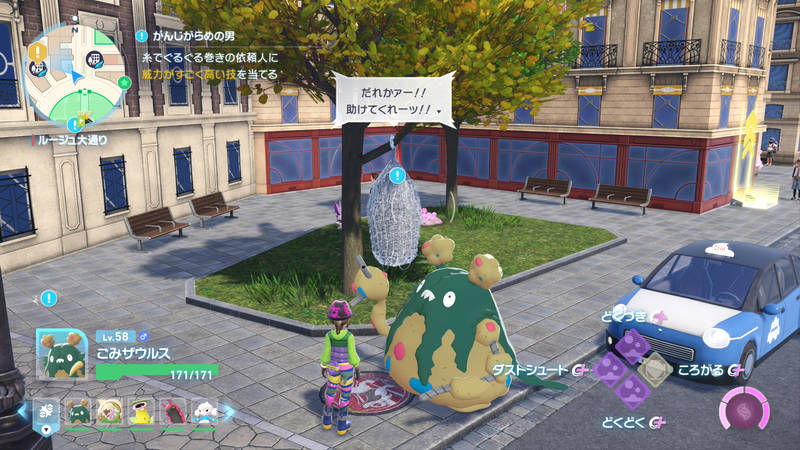
Task: Choose the どくどく move diamond
Action: 631,393
